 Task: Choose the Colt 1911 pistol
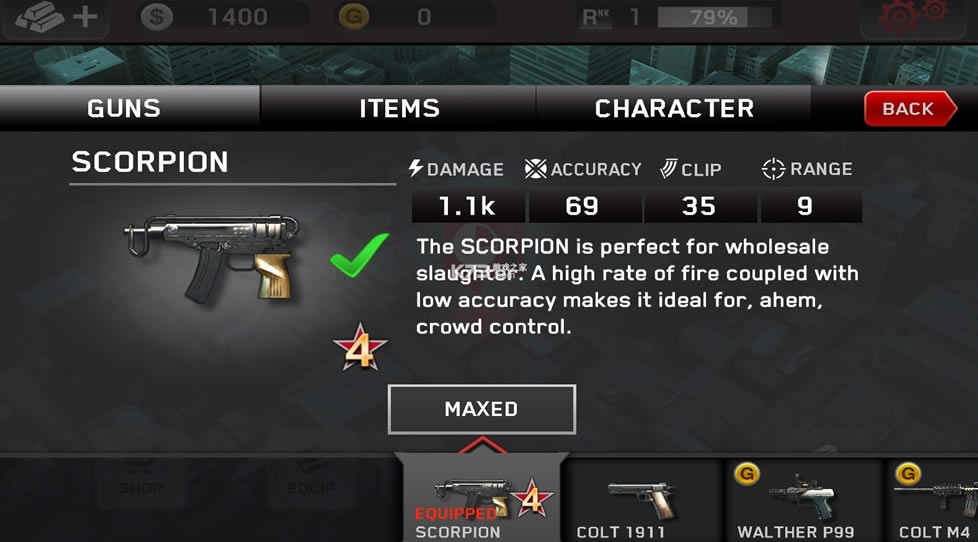click(641, 500)
